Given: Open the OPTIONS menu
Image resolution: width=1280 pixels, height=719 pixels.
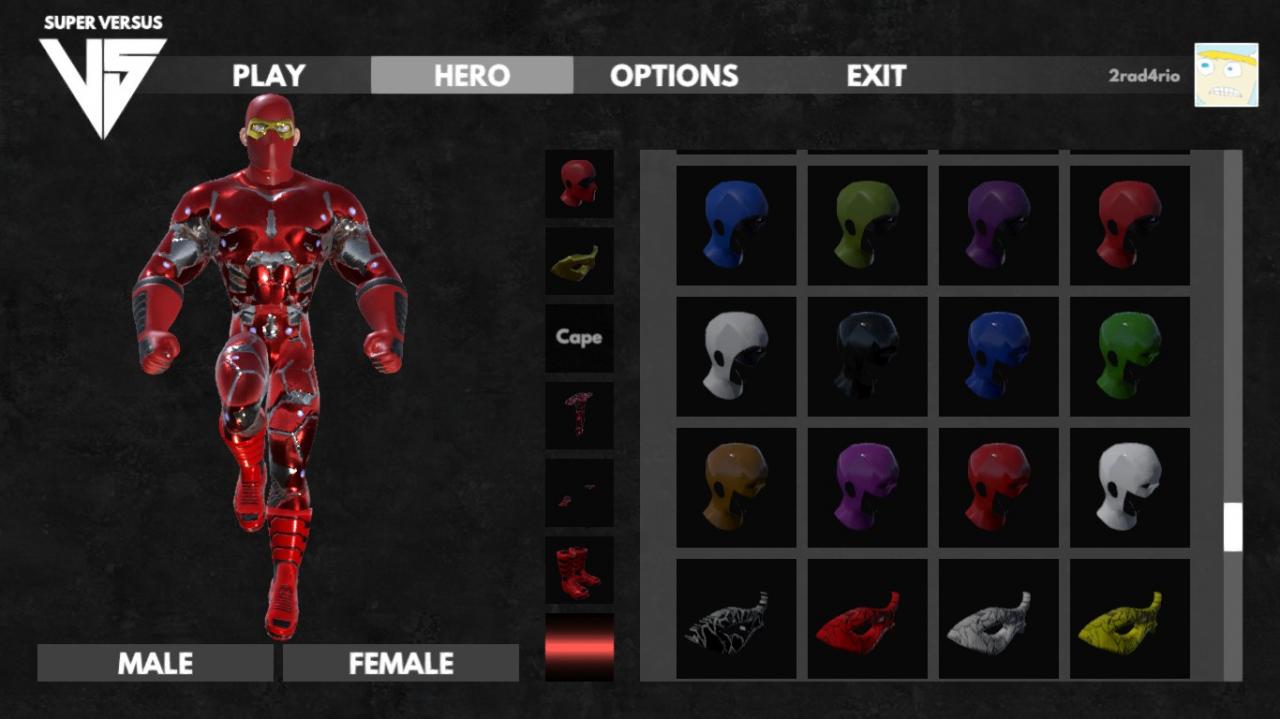Looking at the screenshot, I should pyautogui.click(x=674, y=75).
